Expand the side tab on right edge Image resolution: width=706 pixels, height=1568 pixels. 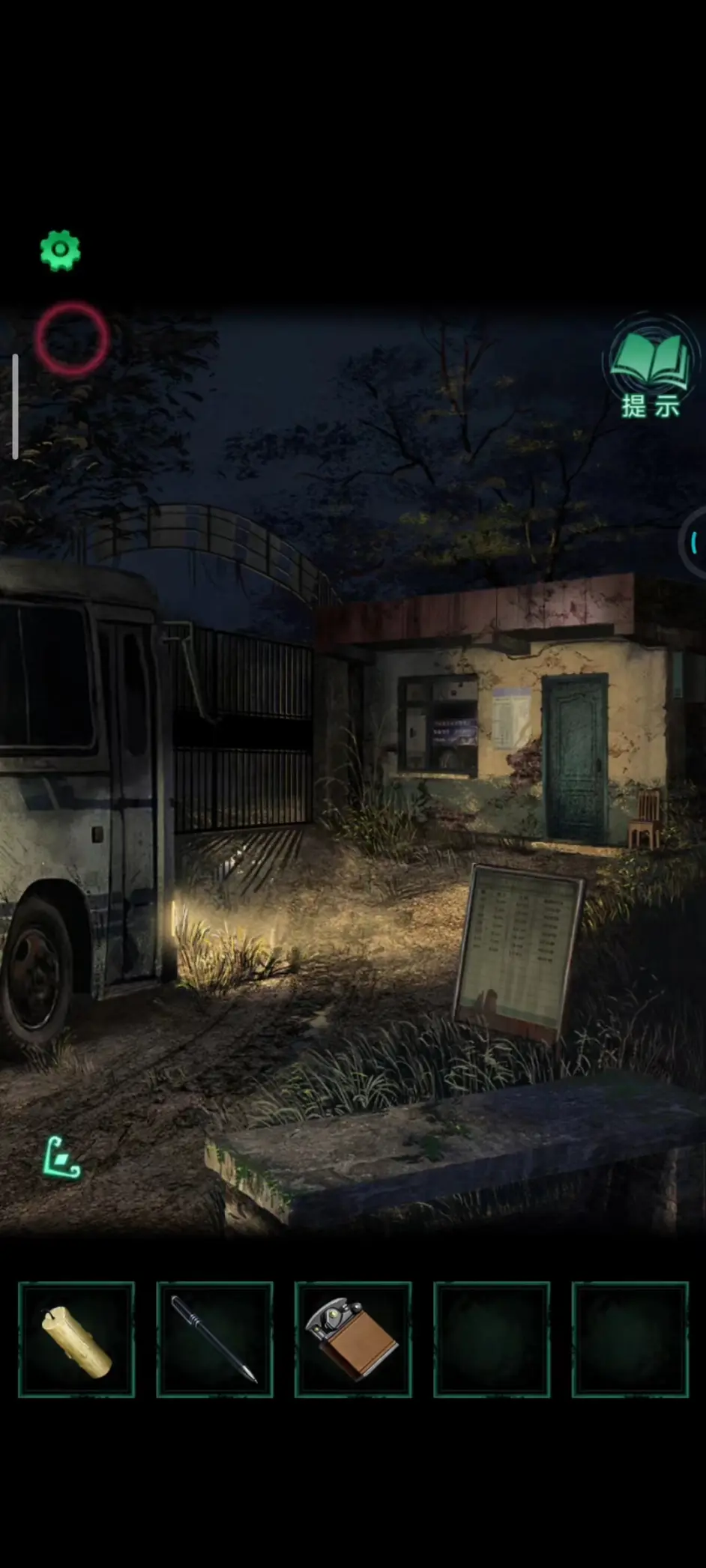coord(695,542)
